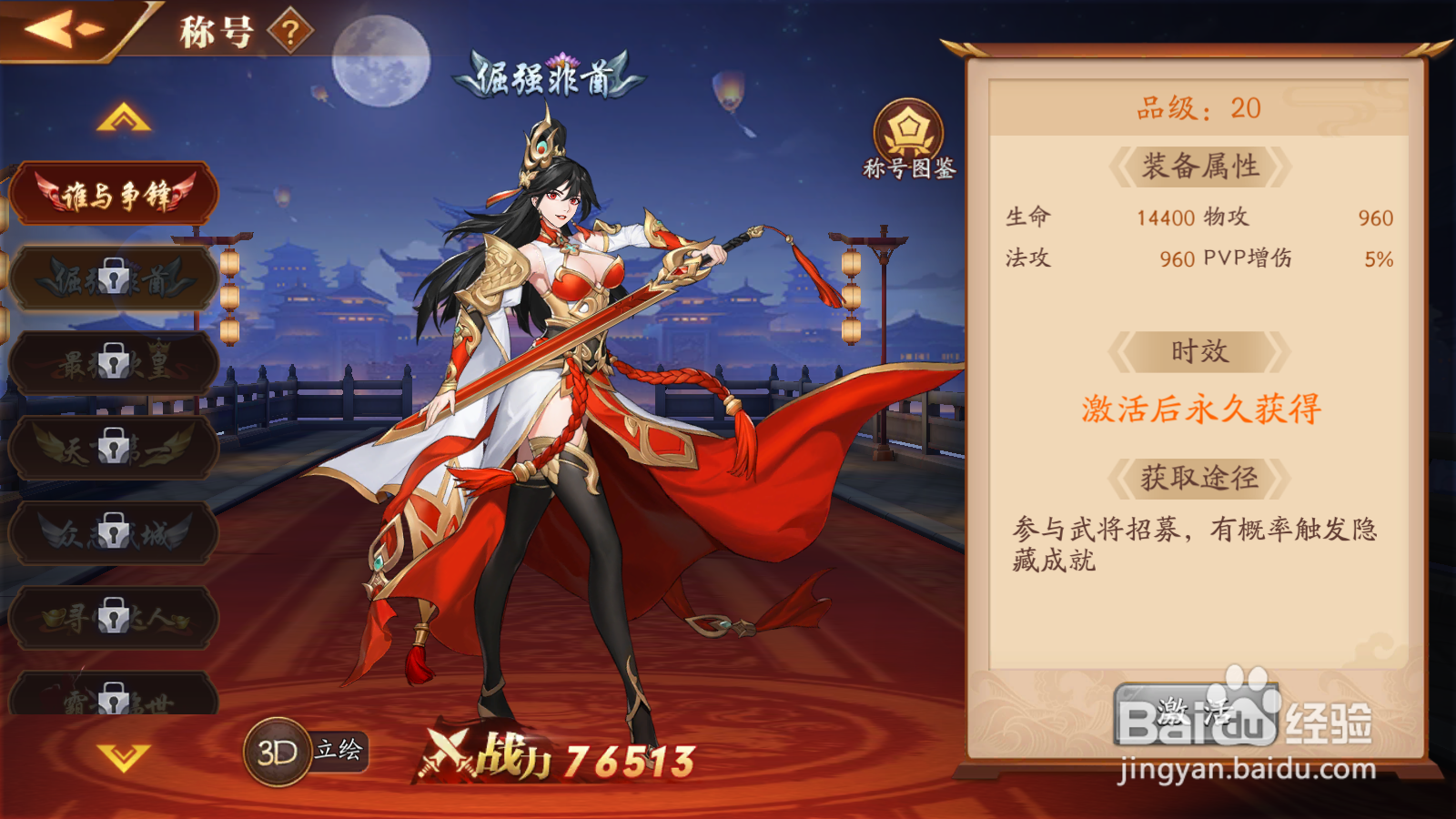This screenshot has width=1456, height=819.
Task: Click the PVP增伤 5% stat value
Action: tap(1380, 259)
